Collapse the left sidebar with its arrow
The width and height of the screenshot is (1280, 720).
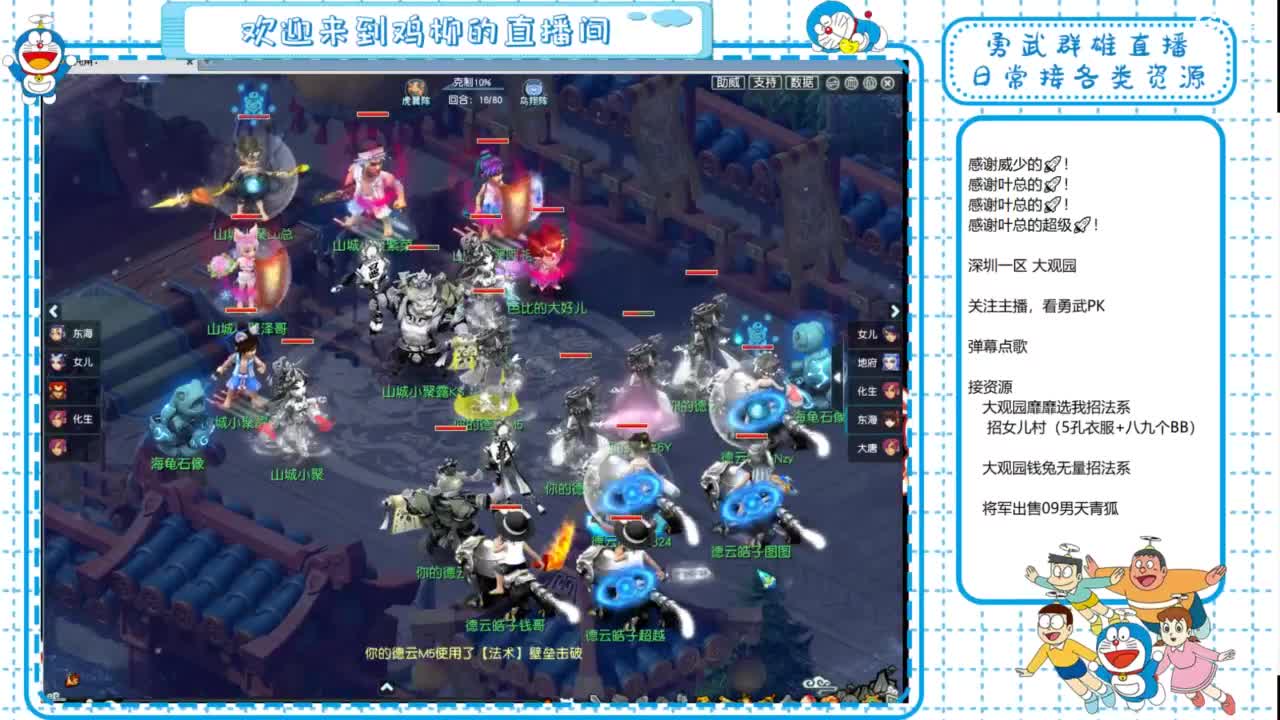54,310
